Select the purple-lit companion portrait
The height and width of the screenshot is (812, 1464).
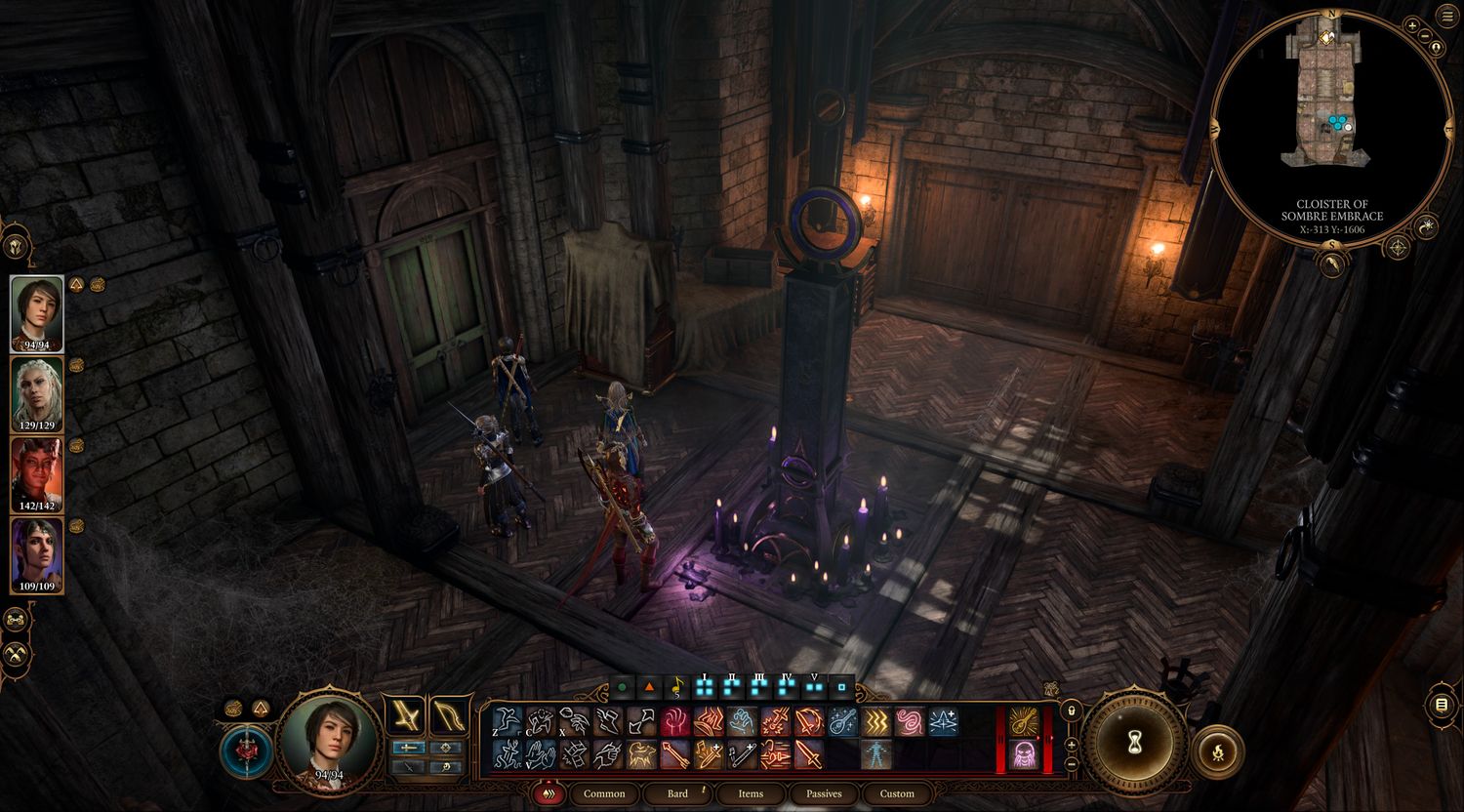(37, 553)
